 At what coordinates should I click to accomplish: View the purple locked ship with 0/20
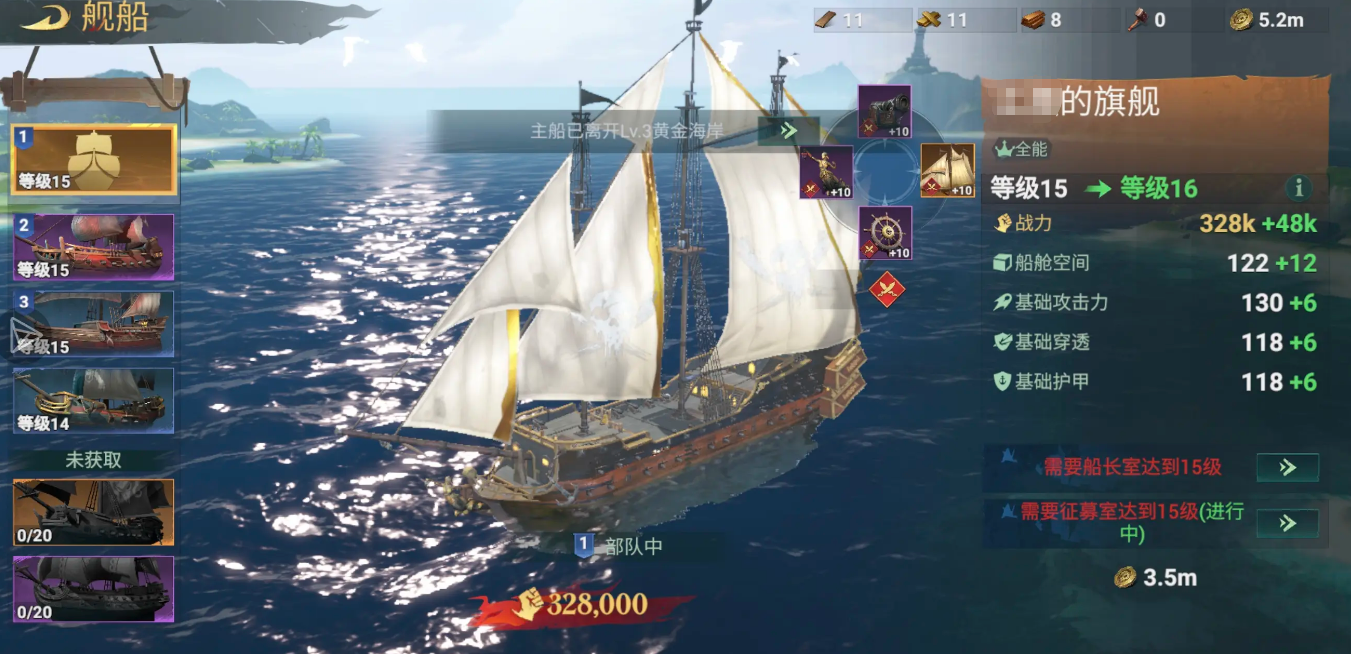[94, 589]
